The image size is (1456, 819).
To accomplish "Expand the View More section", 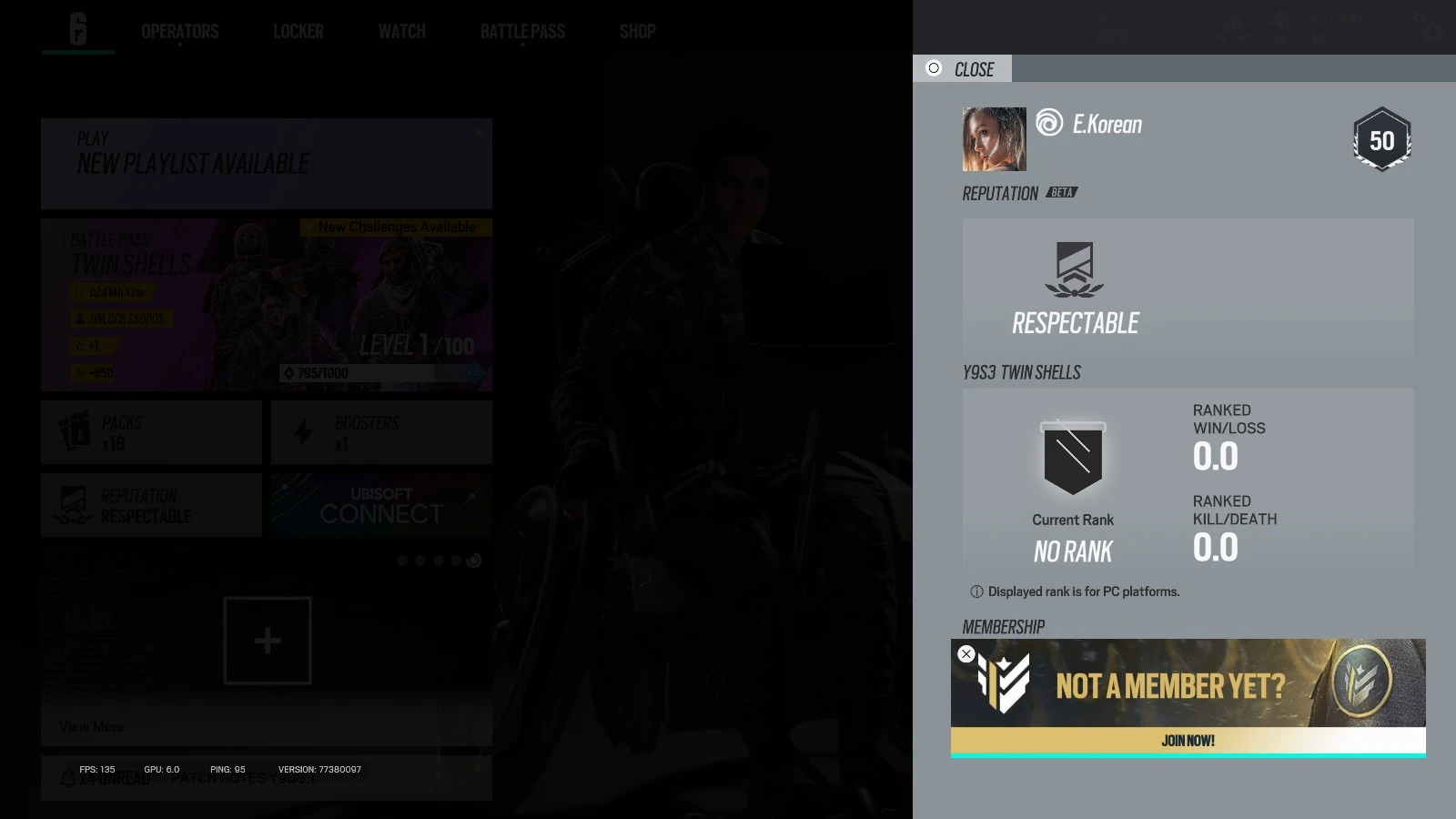I will (x=91, y=726).
